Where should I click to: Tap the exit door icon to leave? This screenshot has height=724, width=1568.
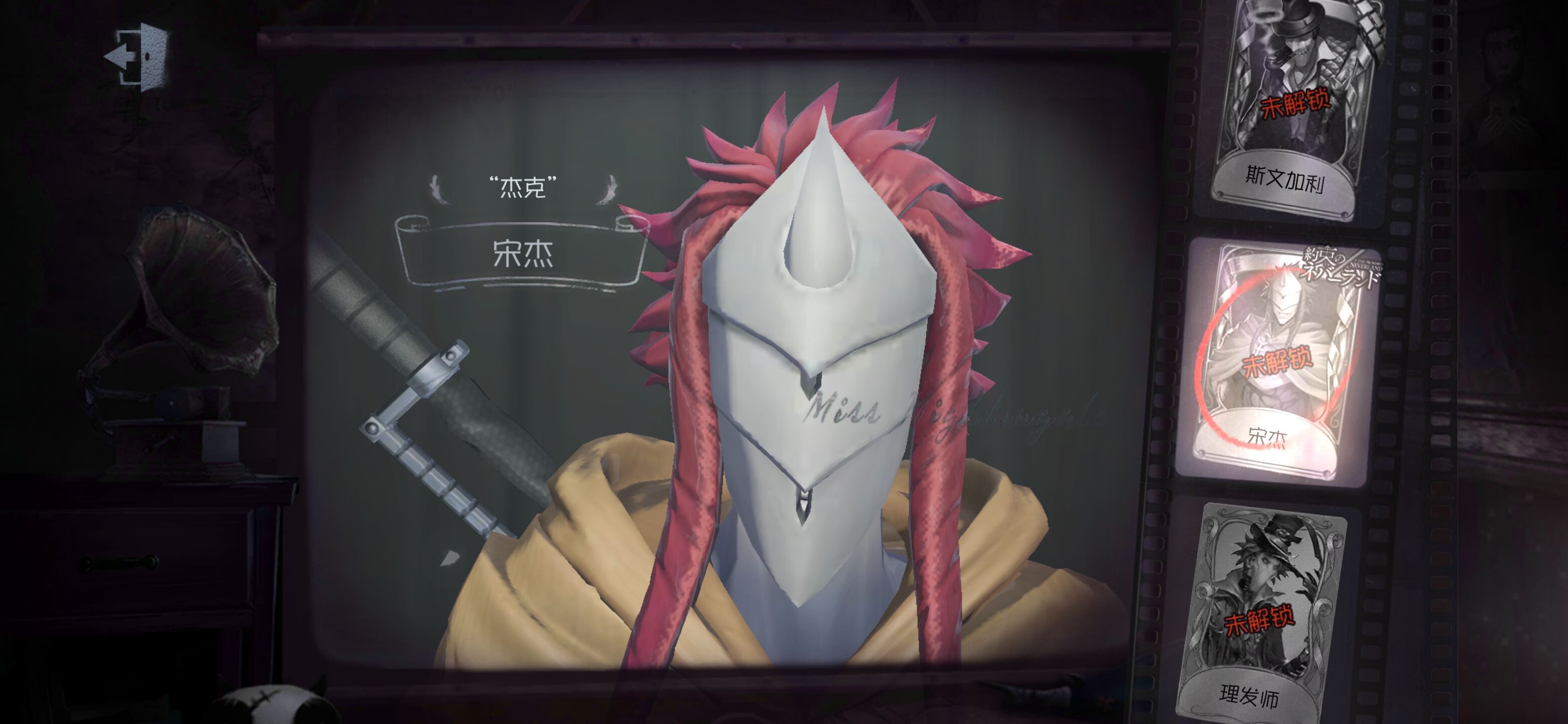133,58
